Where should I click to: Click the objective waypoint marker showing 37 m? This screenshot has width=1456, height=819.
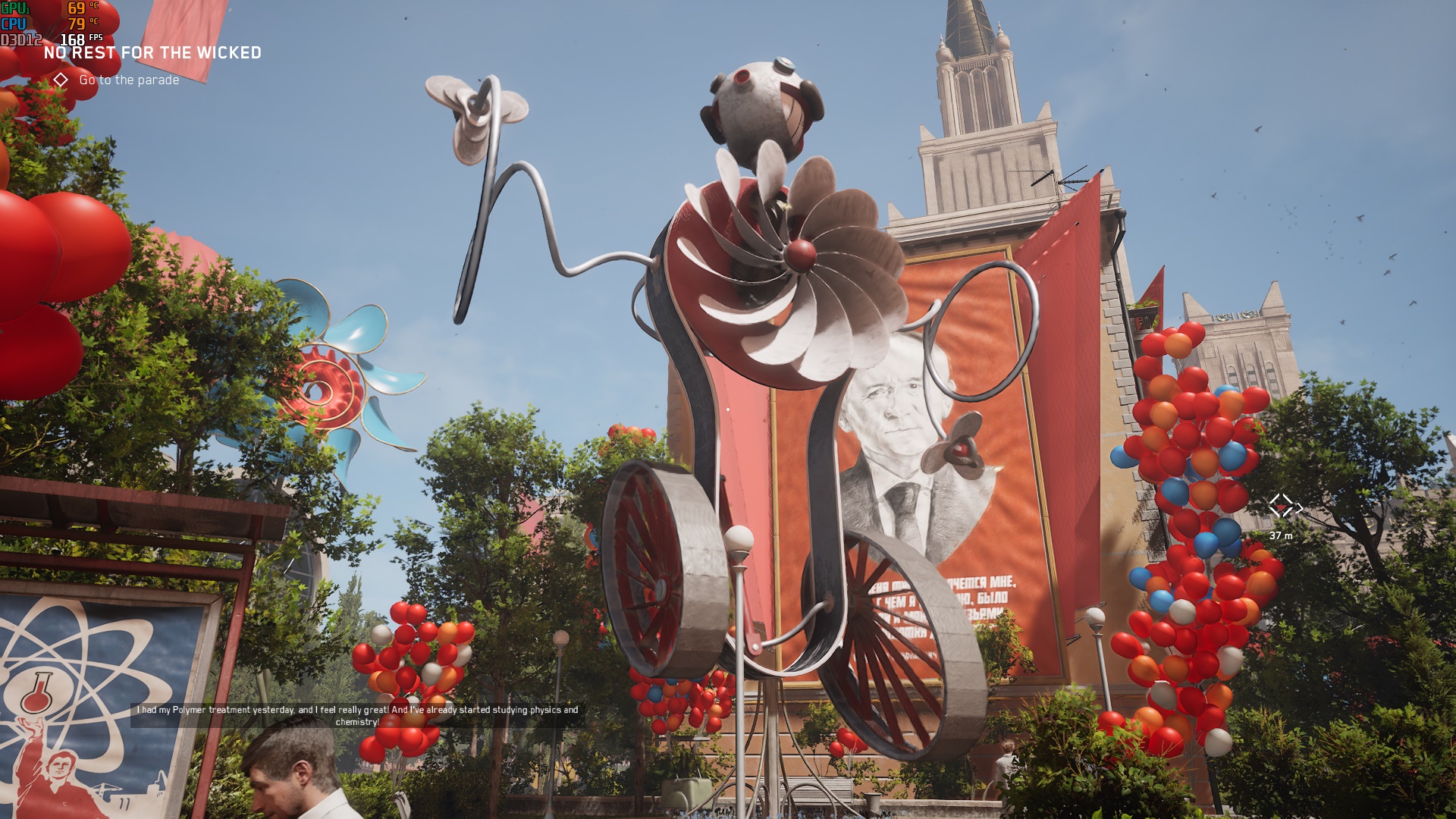tap(1282, 506)
